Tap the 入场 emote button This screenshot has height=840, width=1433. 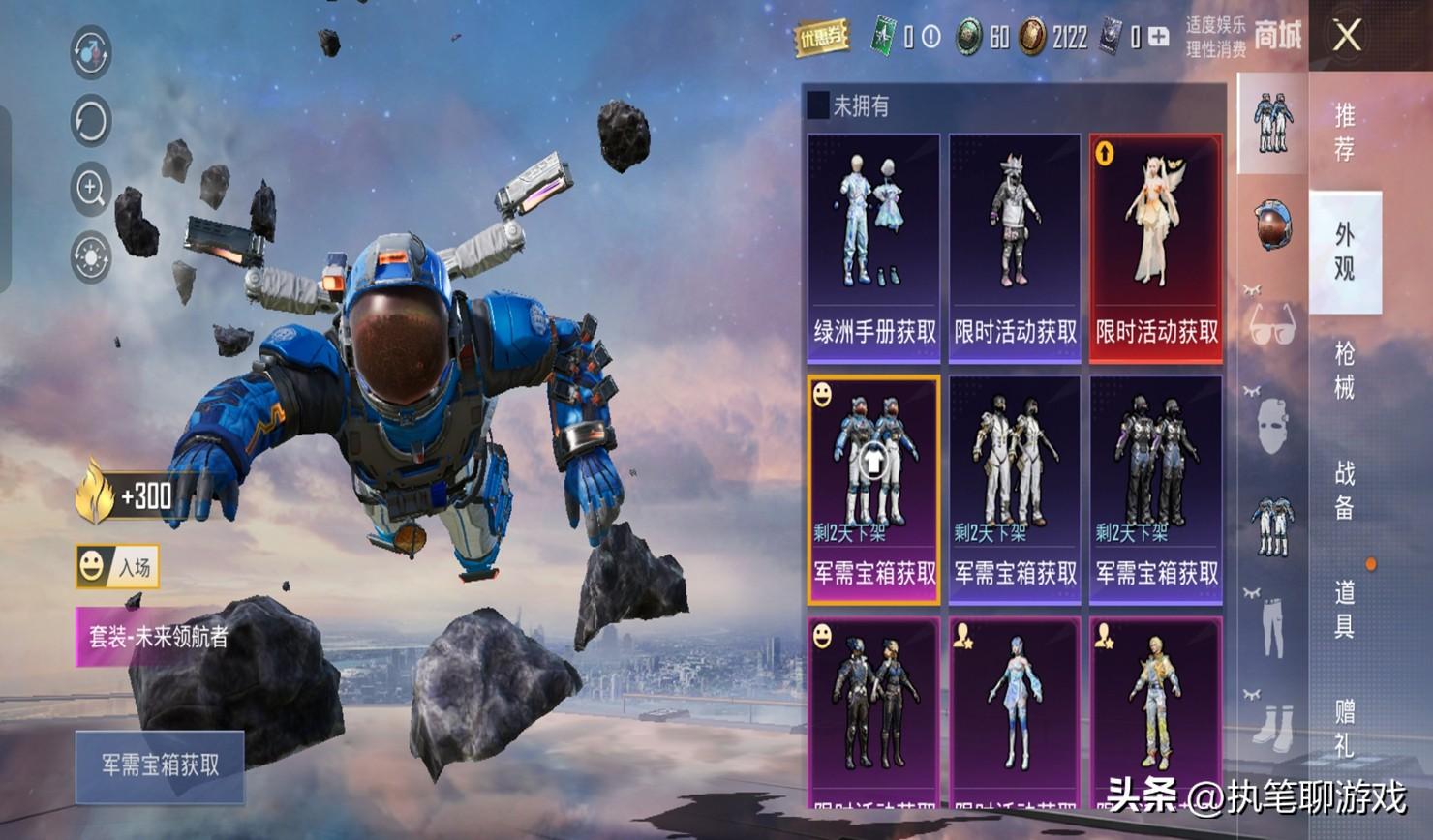(x=117, y=566)
